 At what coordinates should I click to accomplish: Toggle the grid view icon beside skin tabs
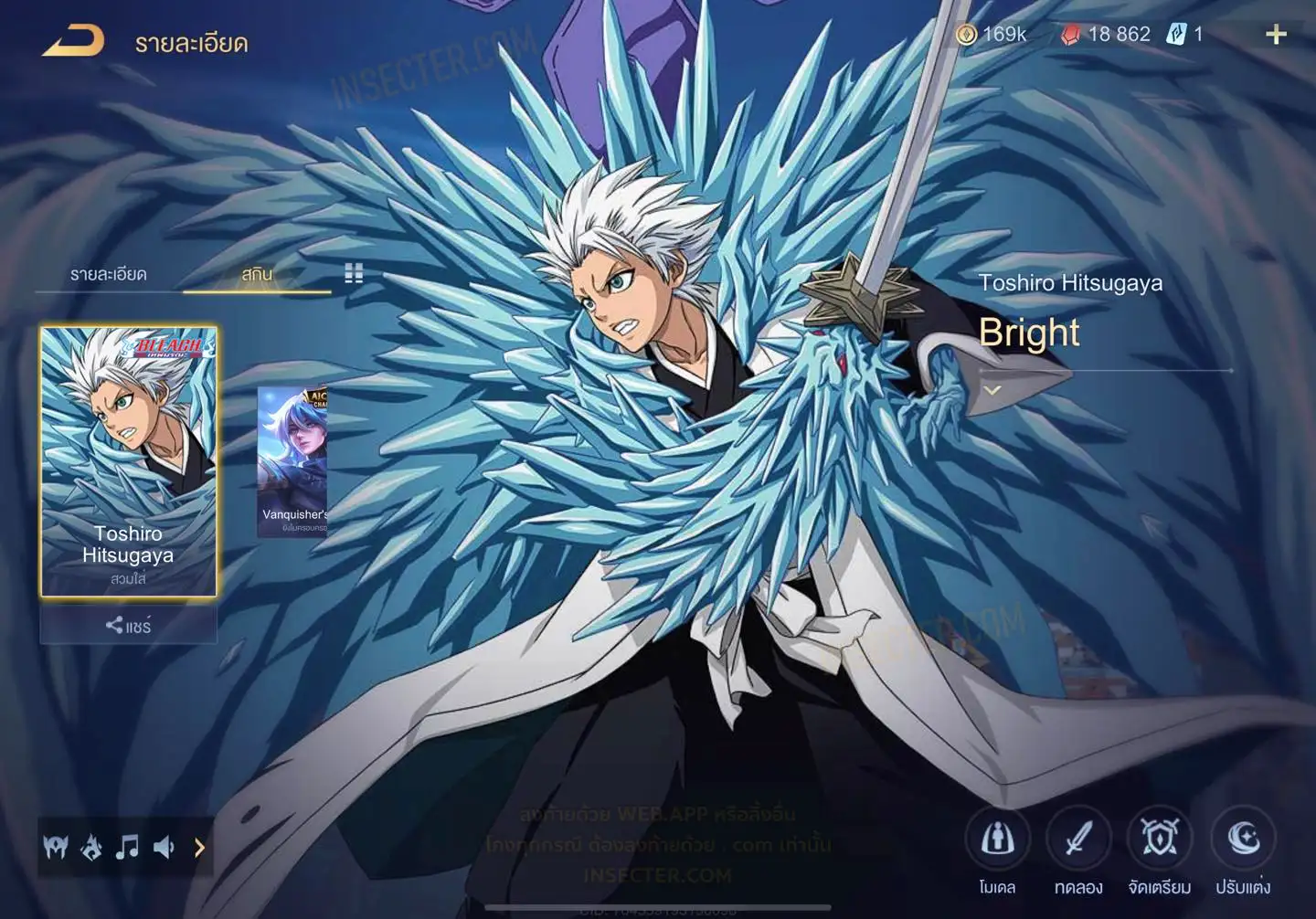coord(354,273)
